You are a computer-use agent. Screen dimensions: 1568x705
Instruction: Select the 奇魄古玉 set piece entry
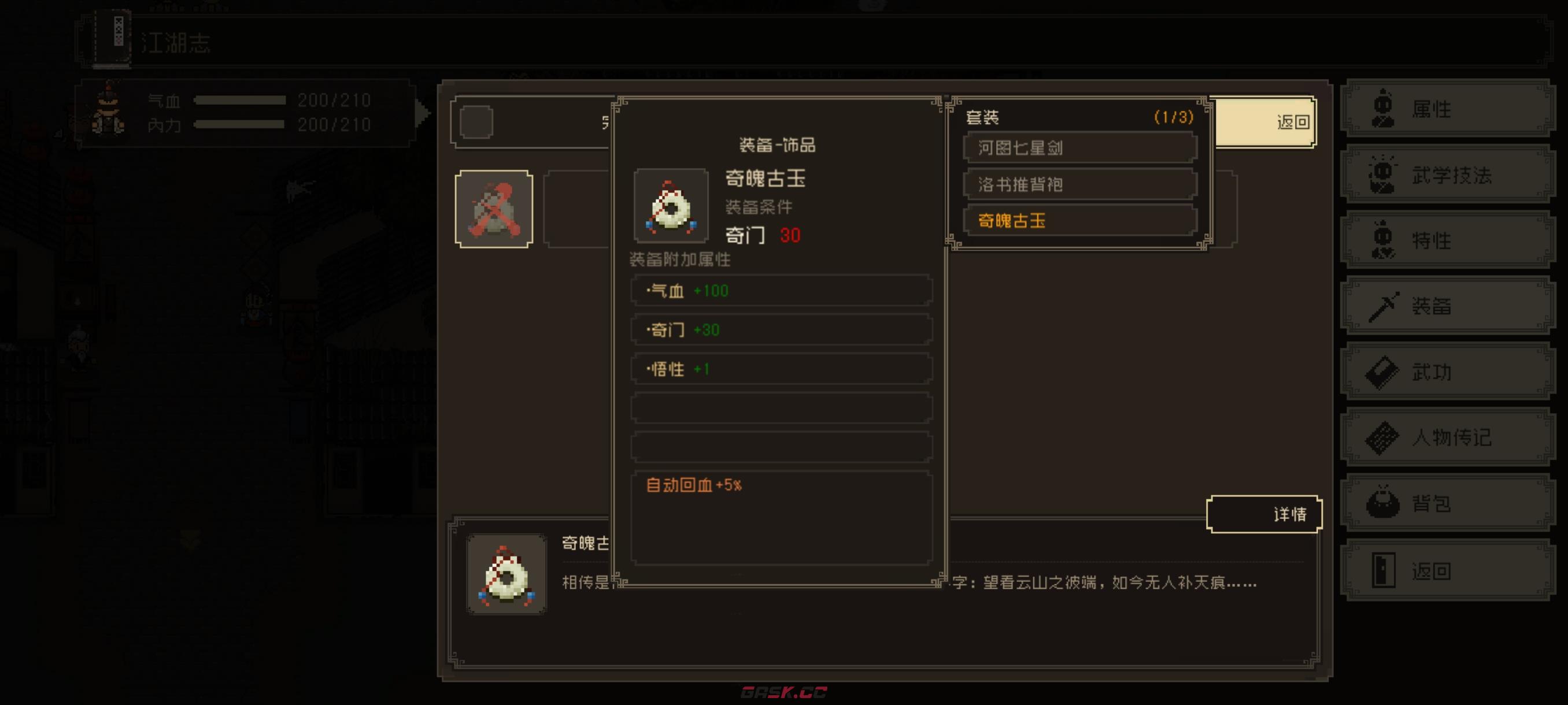(x=1079, y=221)
